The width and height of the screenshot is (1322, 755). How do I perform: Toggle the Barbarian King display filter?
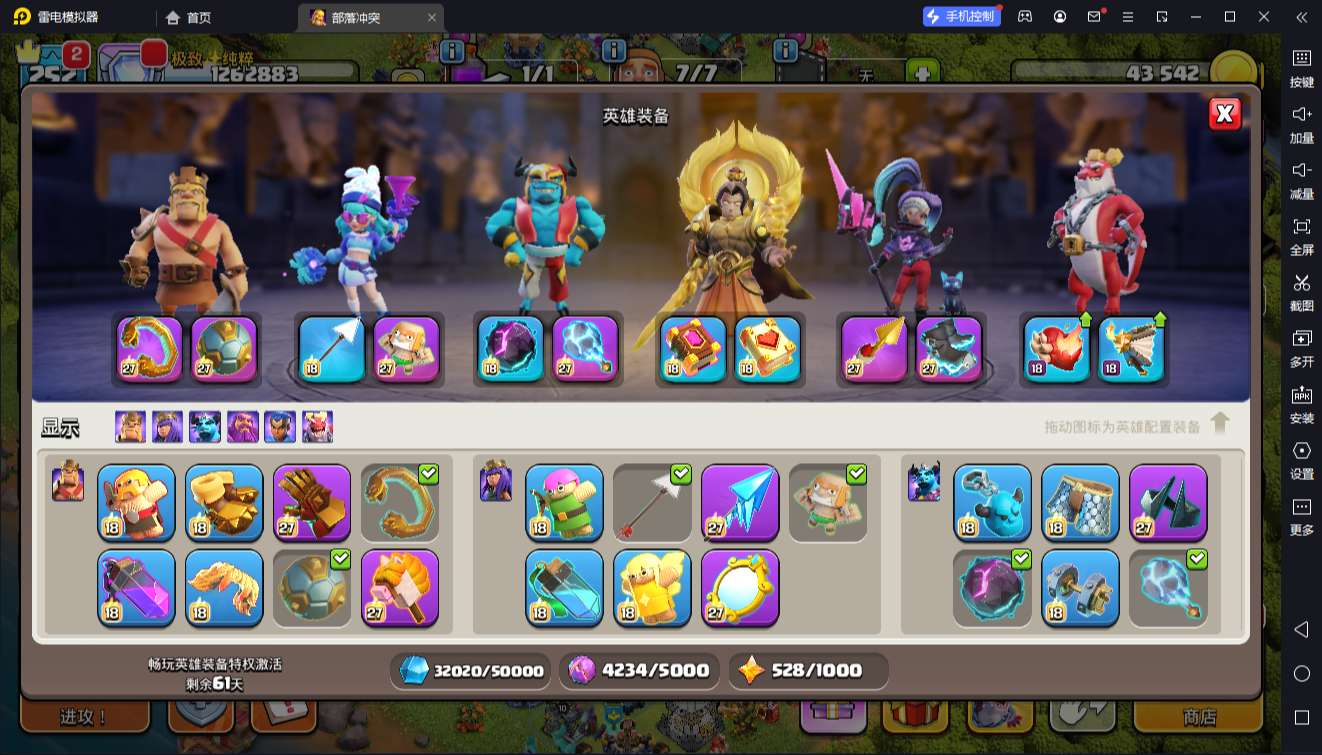130,427
